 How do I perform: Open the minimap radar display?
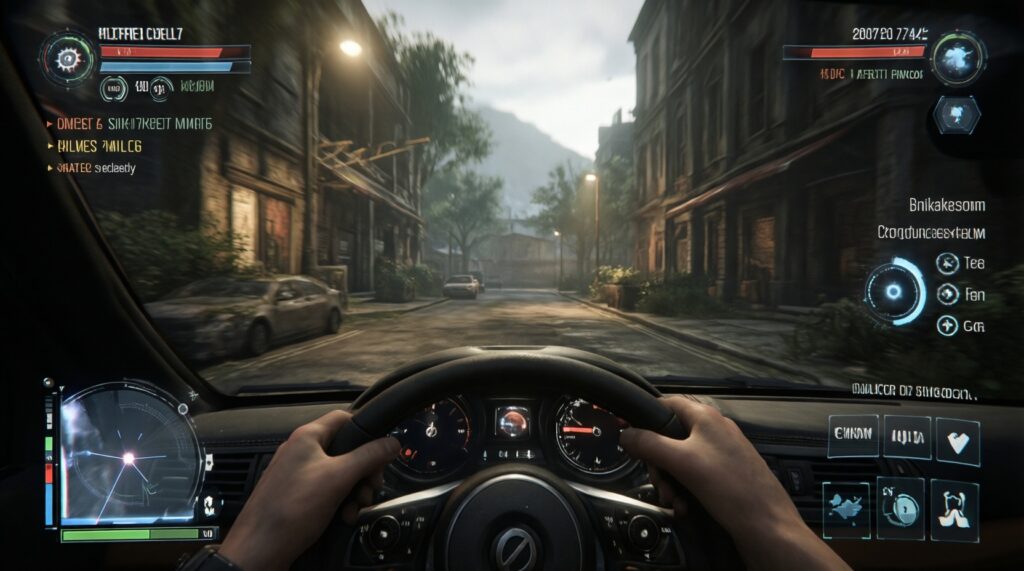[128, 457]
